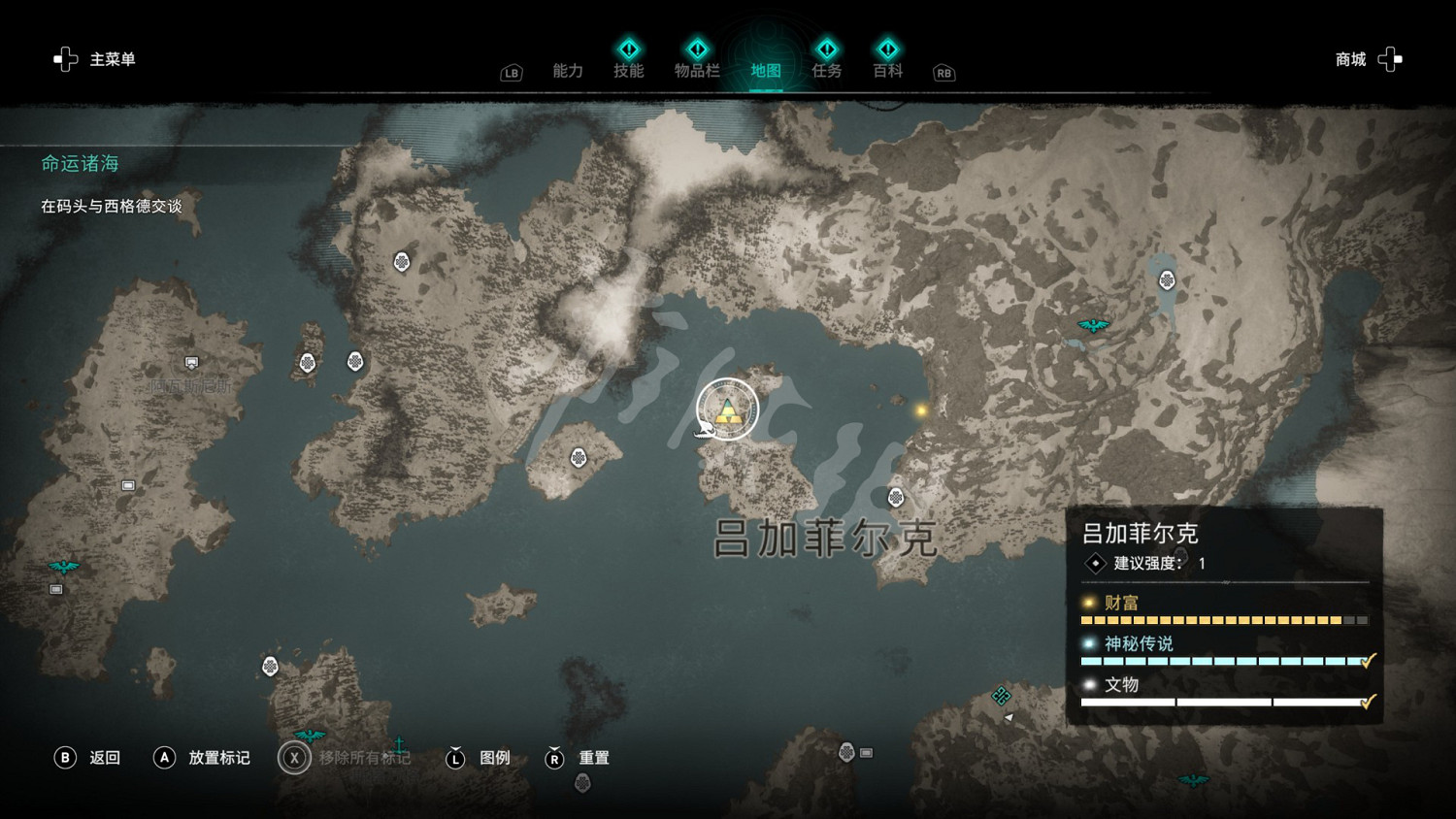Toggle the checkmark next to the 神秘传说 bar
The height and width of the screenshot is (819, 1456).
coord(1369,659)
